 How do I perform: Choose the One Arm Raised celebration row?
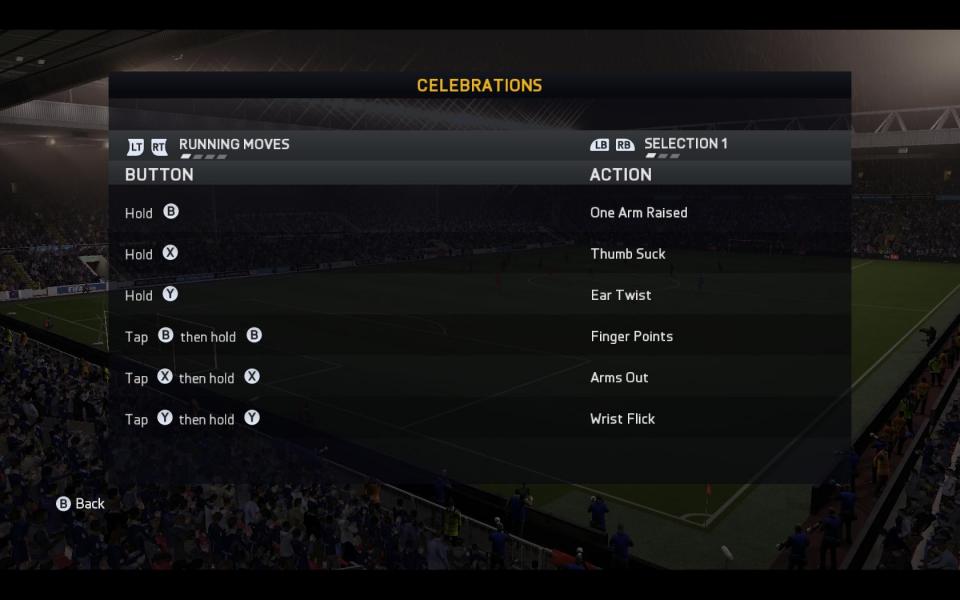(x=638, y=212)
